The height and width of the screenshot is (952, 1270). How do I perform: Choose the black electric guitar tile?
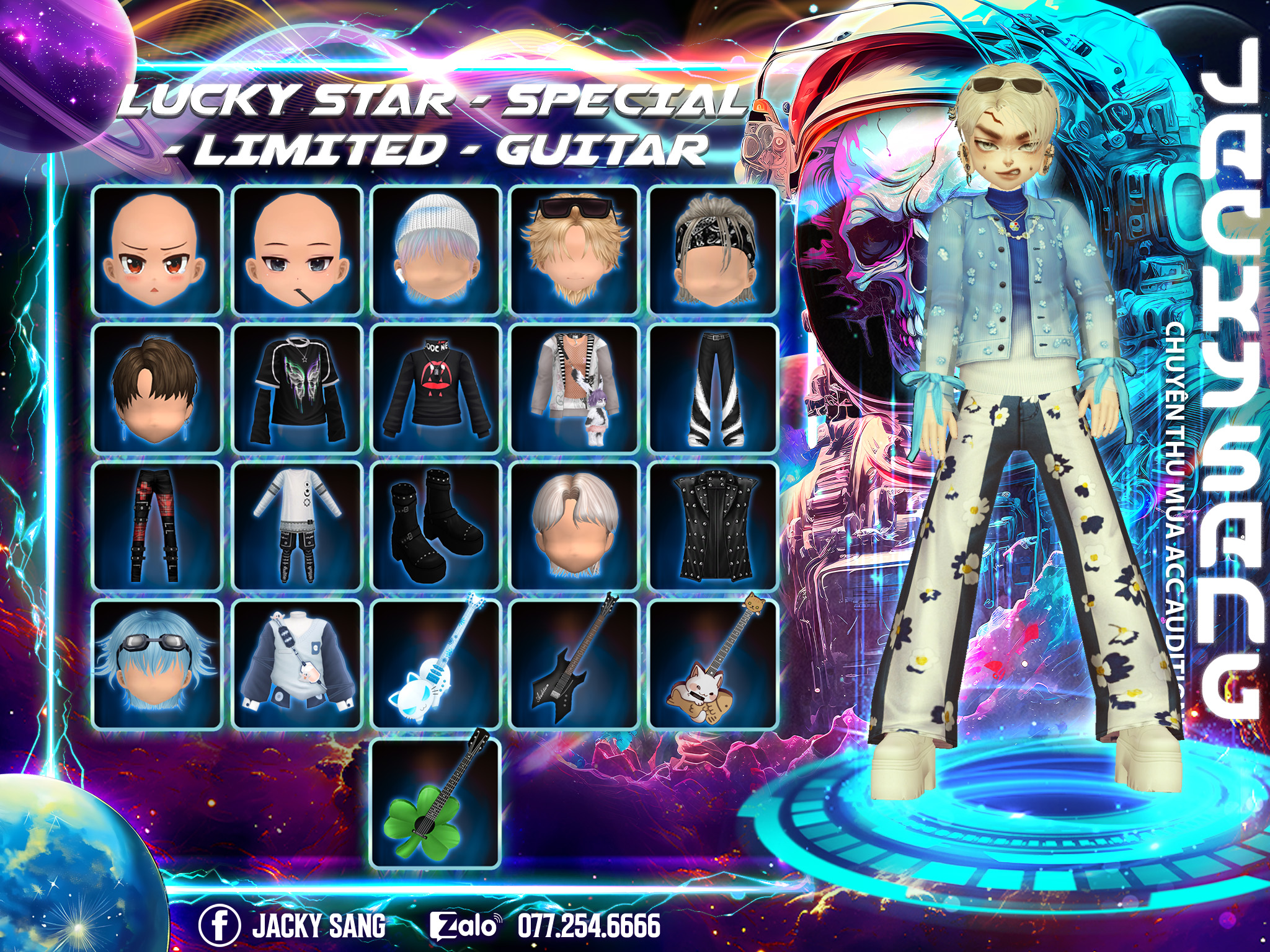click(x=574, y=665)
